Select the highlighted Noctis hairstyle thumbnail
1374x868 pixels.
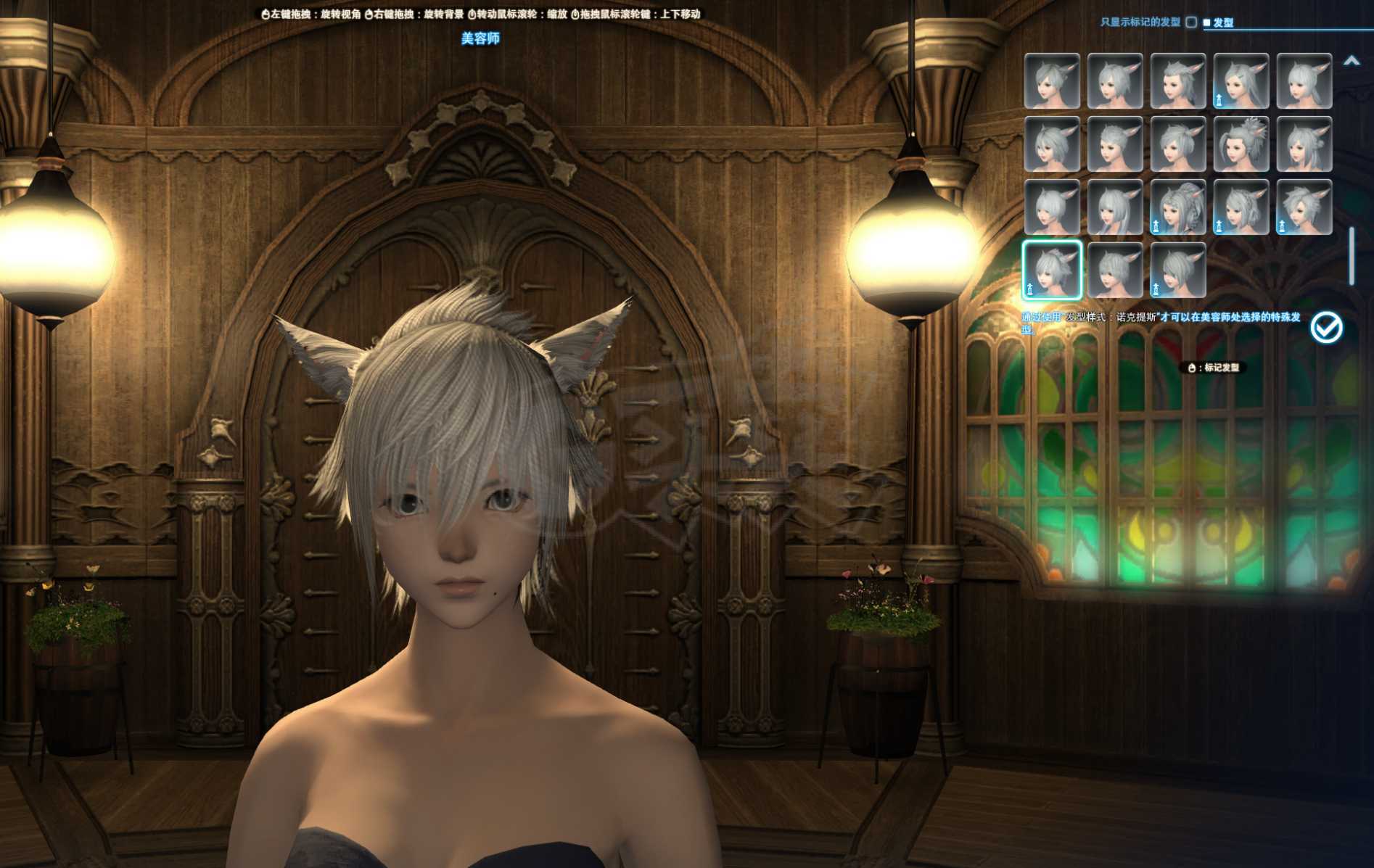click(1052, 270)
